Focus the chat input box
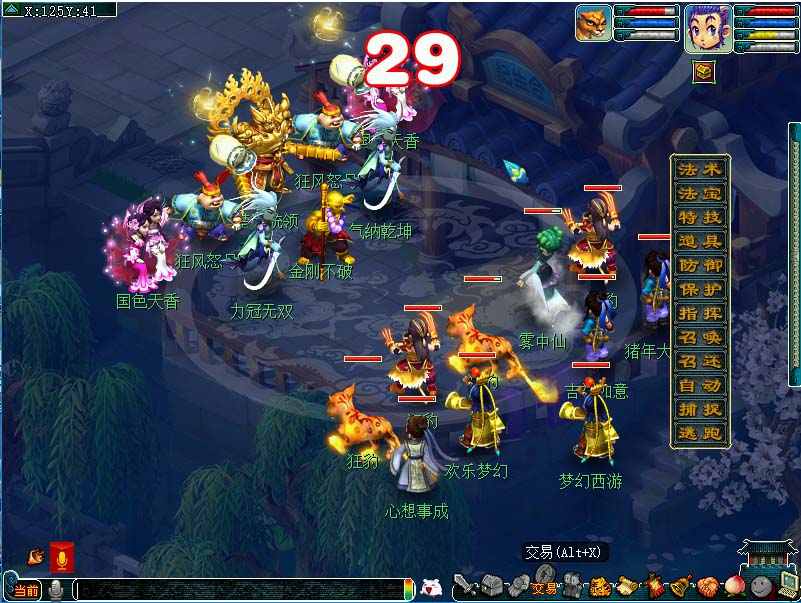 click(x=240, y=590)
